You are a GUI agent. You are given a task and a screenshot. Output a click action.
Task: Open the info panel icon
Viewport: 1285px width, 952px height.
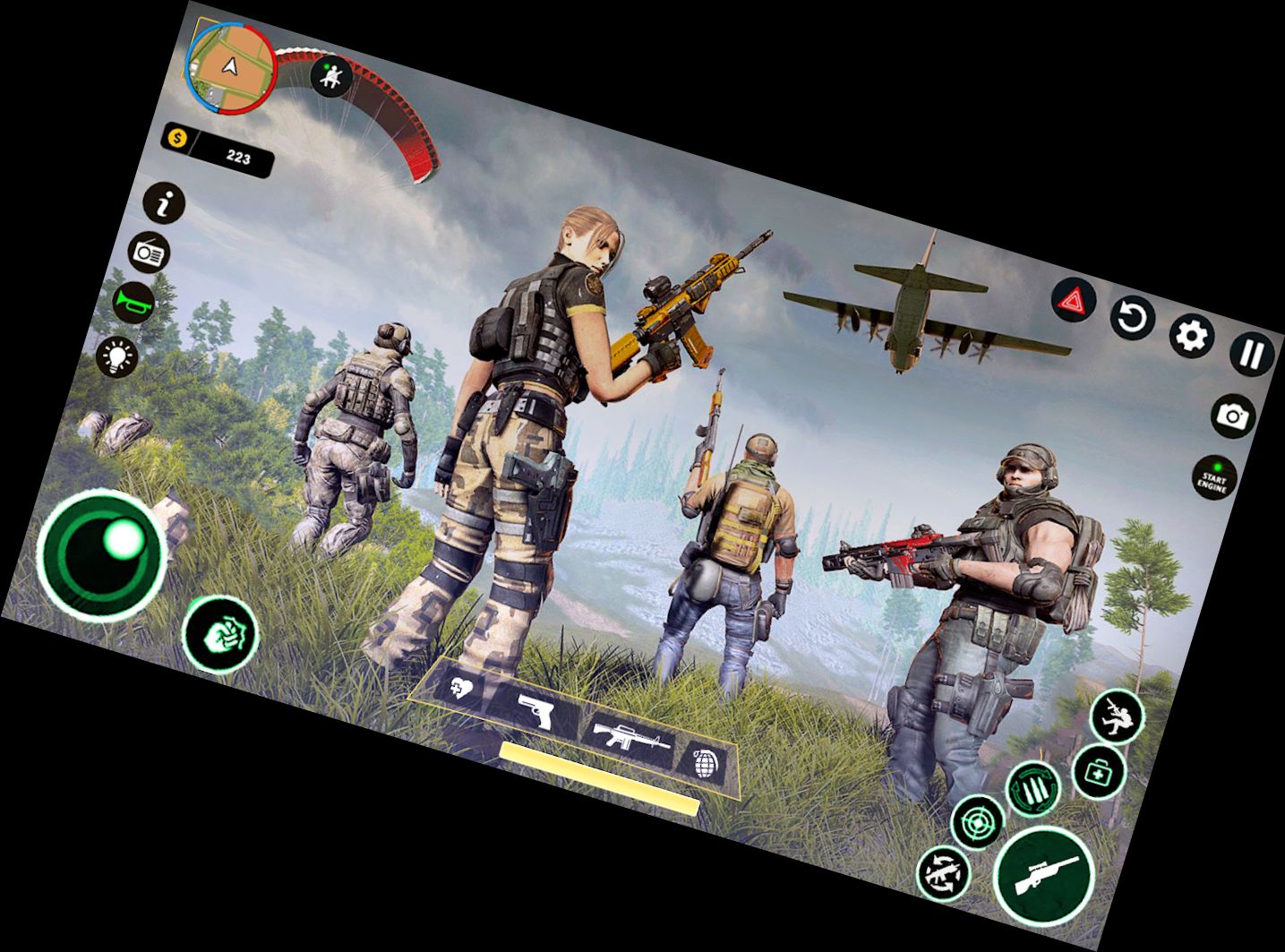point(162,204)
